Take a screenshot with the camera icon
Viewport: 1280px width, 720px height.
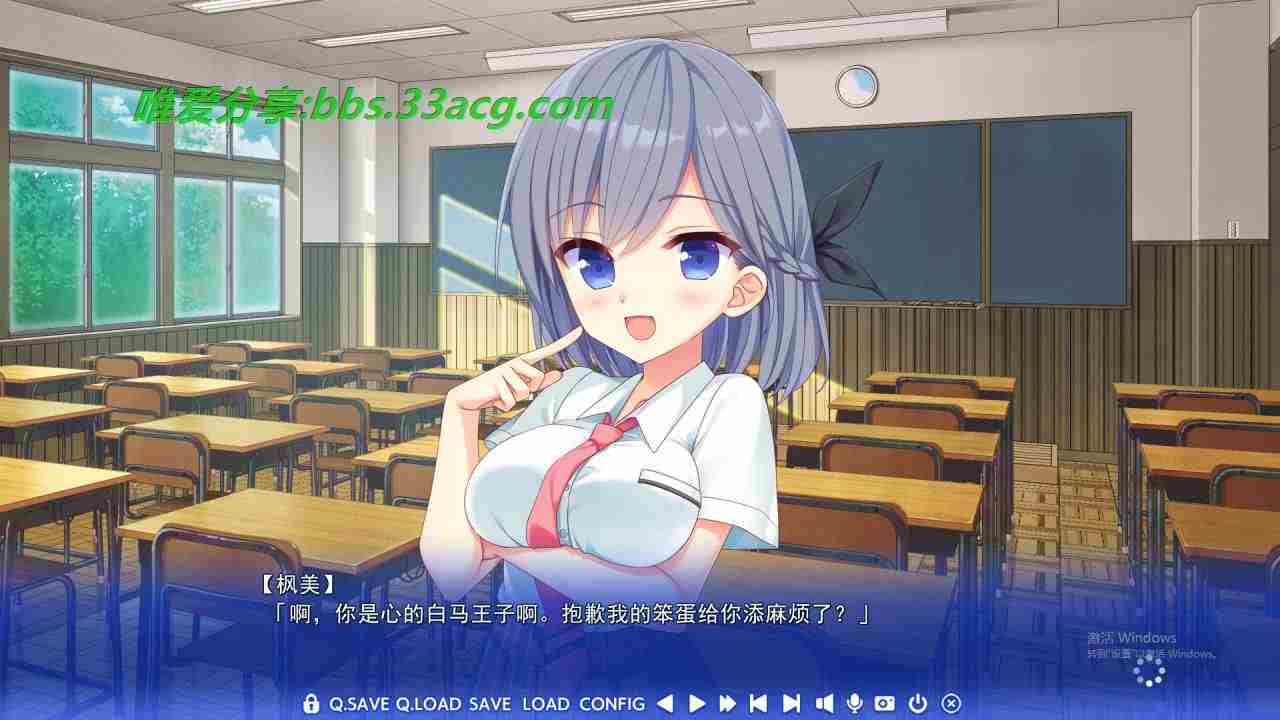point(884,703)
